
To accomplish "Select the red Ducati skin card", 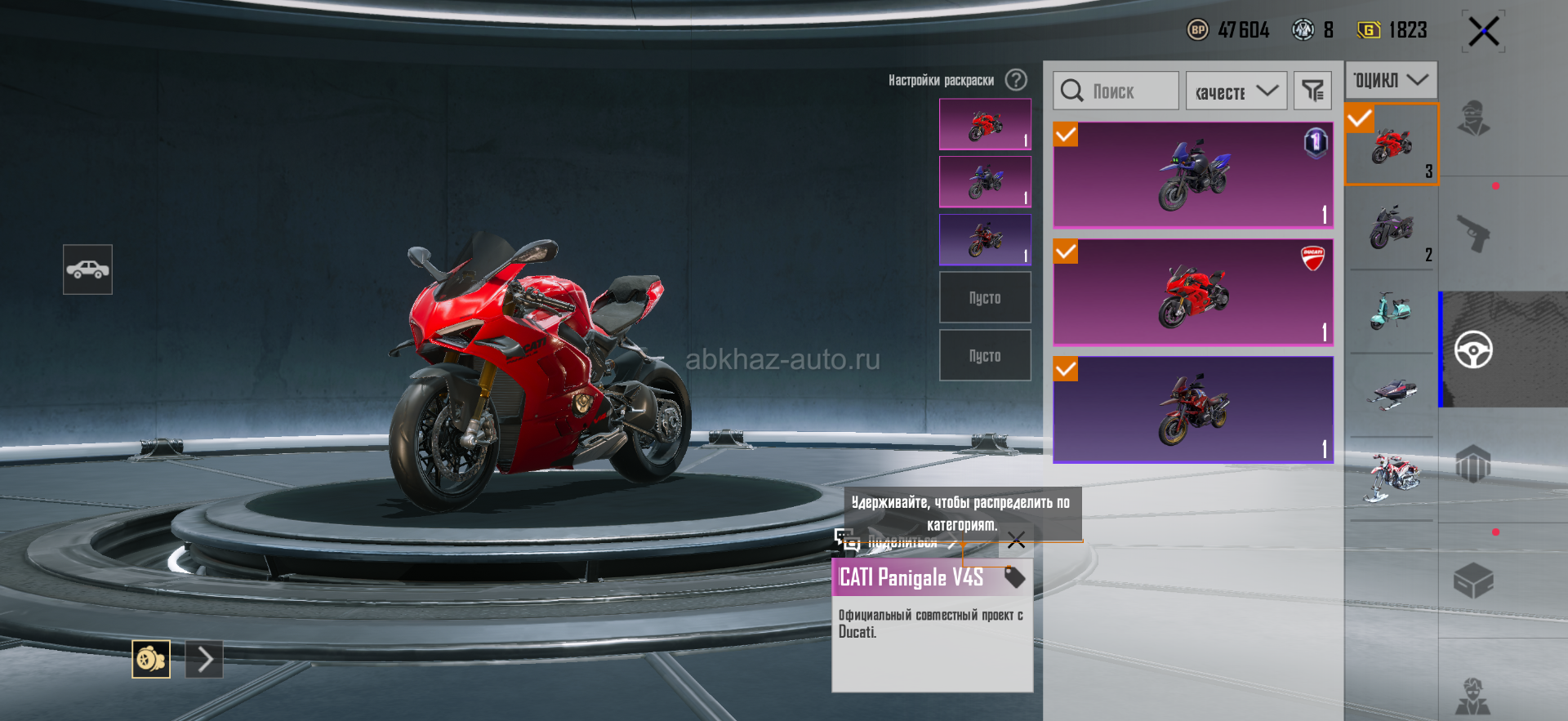I will [1193, 292].
